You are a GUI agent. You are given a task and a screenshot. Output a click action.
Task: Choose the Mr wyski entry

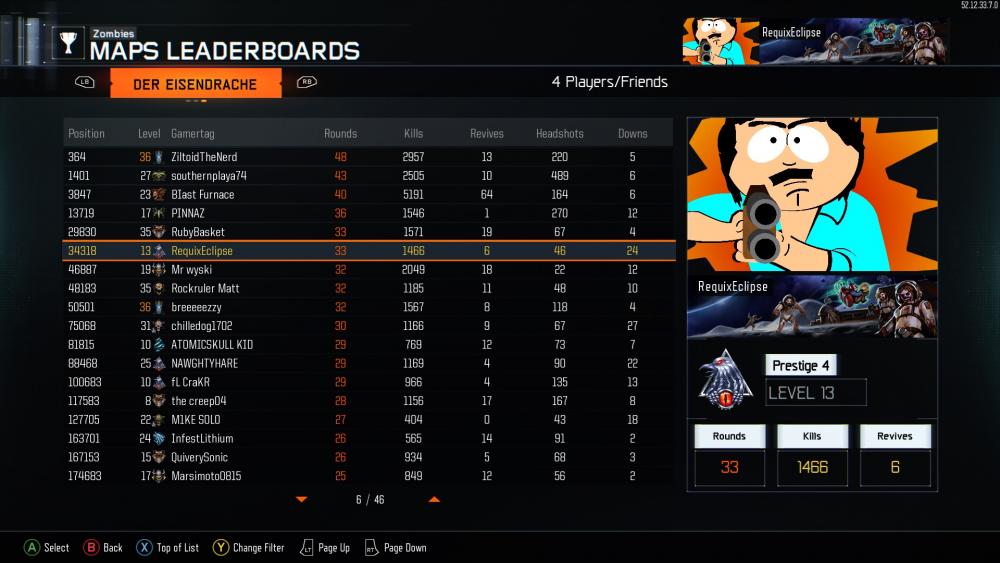[368, 270]
